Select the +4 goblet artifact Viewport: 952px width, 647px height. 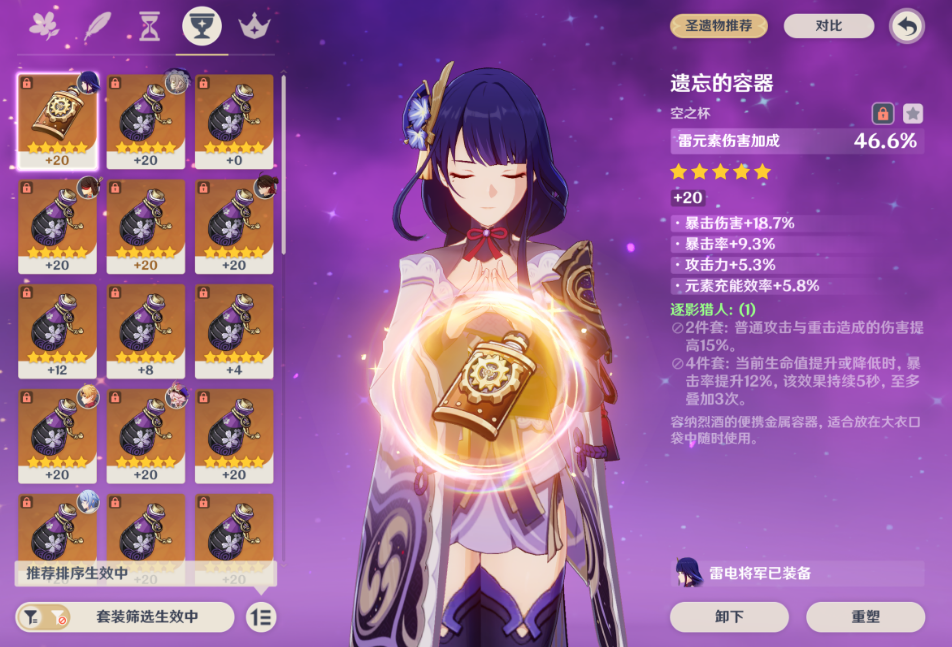[x=234, y=330]
